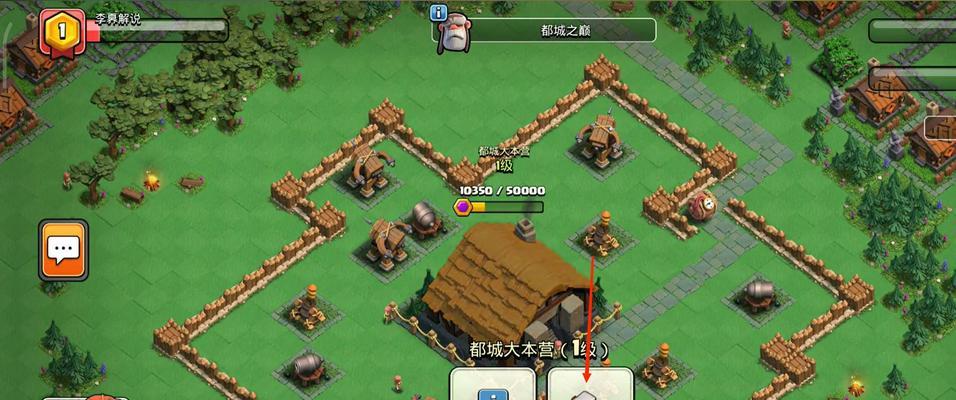Tap the blue info icon beside 都城之巅
This screenshot has height=400, width=956.
pos(438,13)
